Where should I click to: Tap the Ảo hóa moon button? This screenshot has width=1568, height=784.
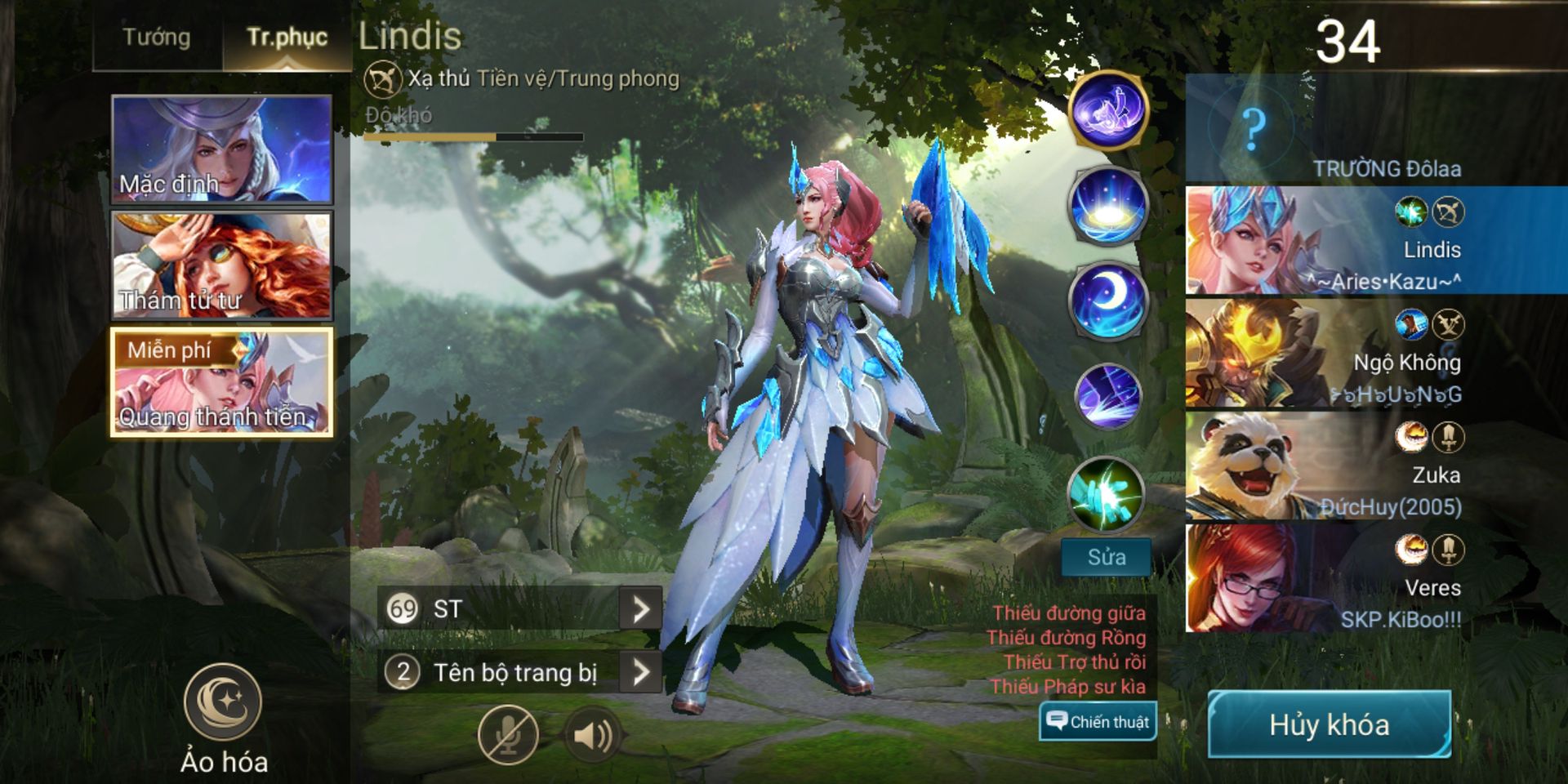(x=223, y=702)
